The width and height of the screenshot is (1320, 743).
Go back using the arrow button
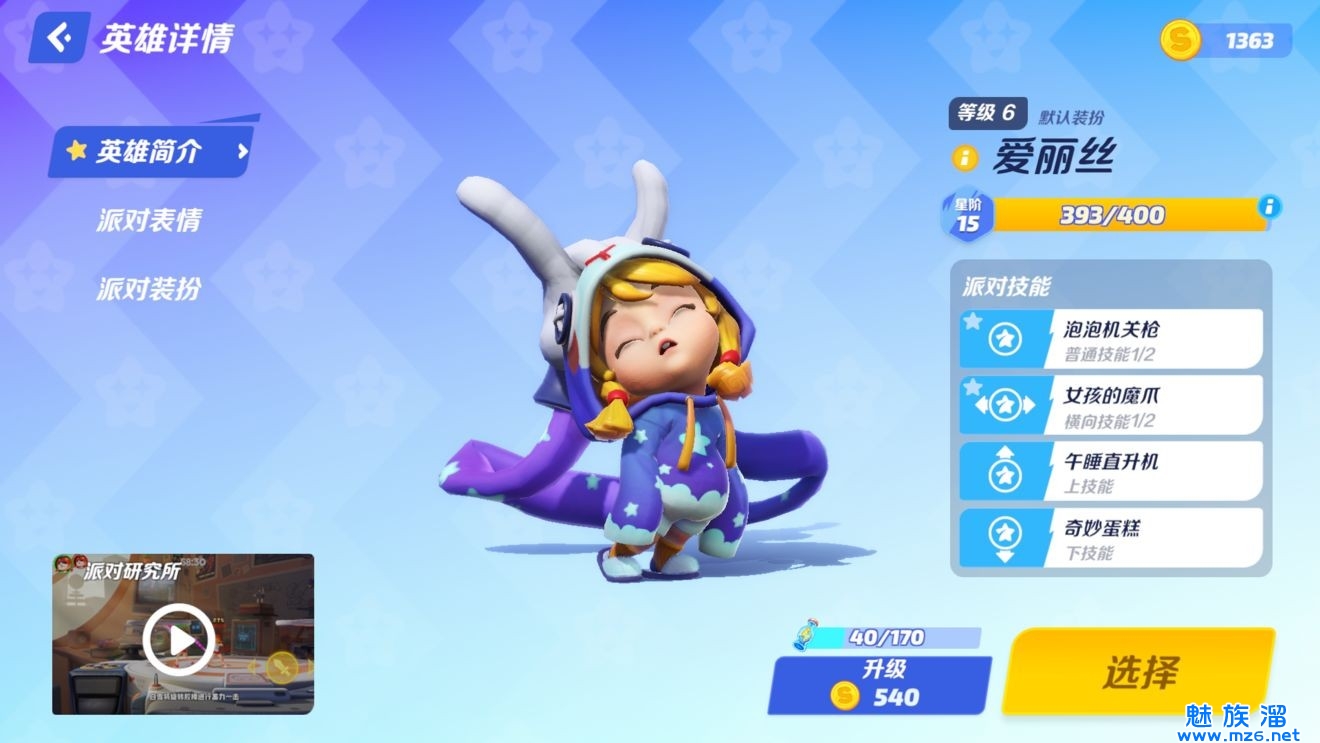coord(60,39)
